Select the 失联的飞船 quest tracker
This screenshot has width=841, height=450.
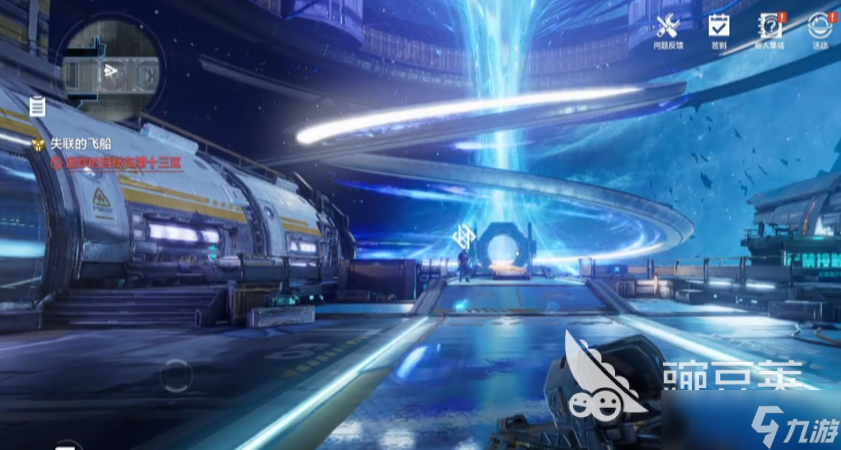70,143
